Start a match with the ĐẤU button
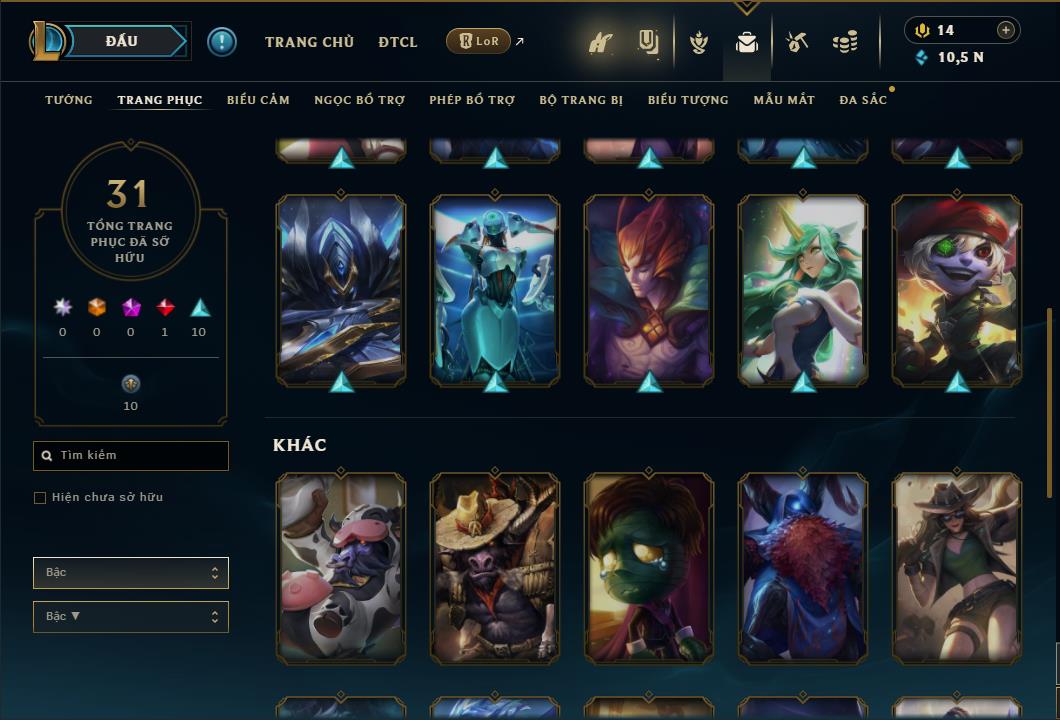Screen dimensions: 1060x720 pyautogui.click(x=122, y=41)
